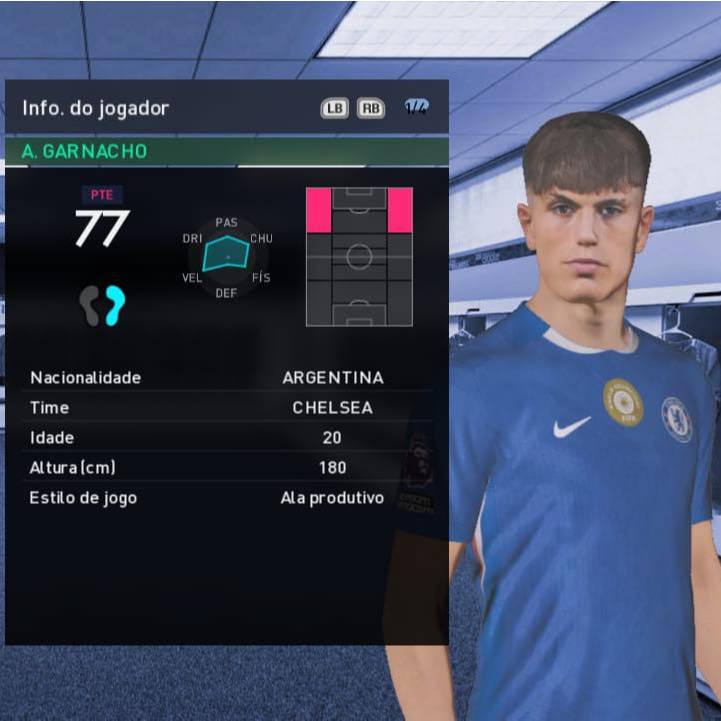
Task: Select the Estilo de jogo row
Action: coord(227,497)
